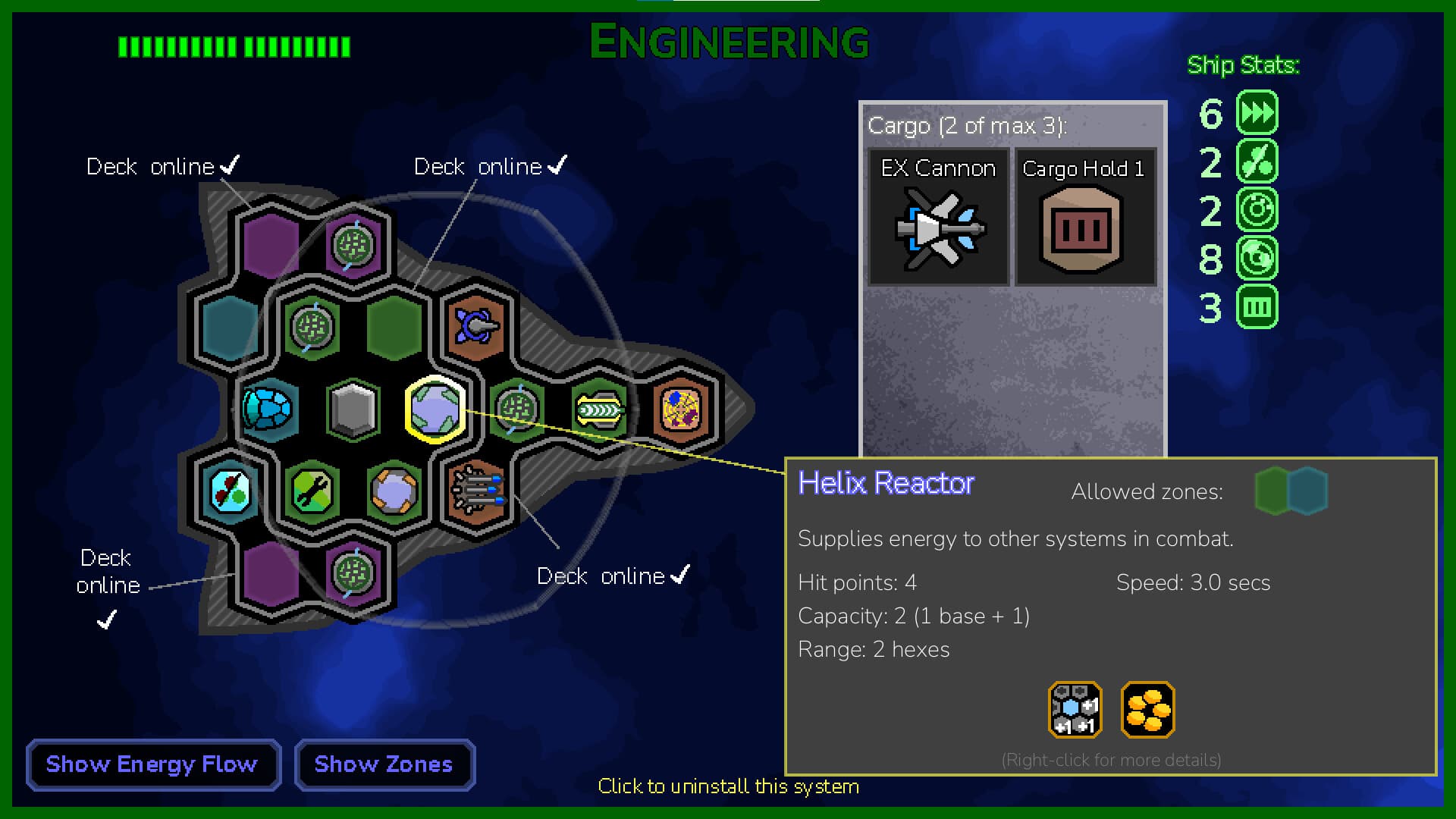
Task: Click the cargo stat icon showing 3
Action: click(1255, 306)
